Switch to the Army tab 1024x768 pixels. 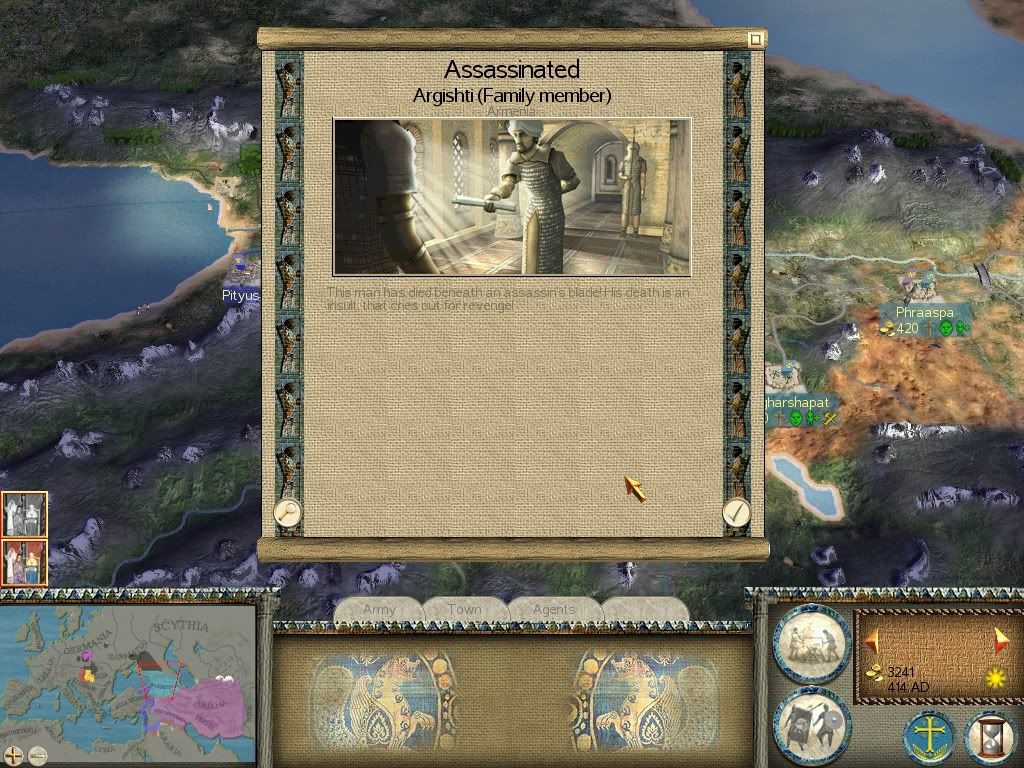pyautogui.click(x=379, y=609)
